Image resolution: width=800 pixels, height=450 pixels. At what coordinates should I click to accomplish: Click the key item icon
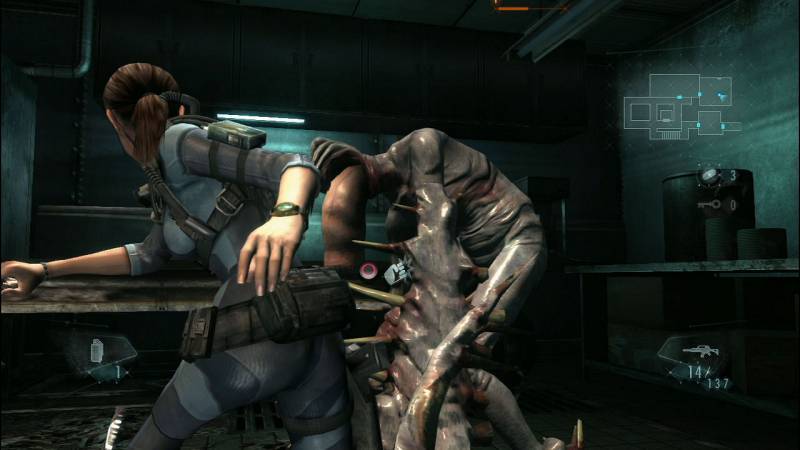[713, 204]
